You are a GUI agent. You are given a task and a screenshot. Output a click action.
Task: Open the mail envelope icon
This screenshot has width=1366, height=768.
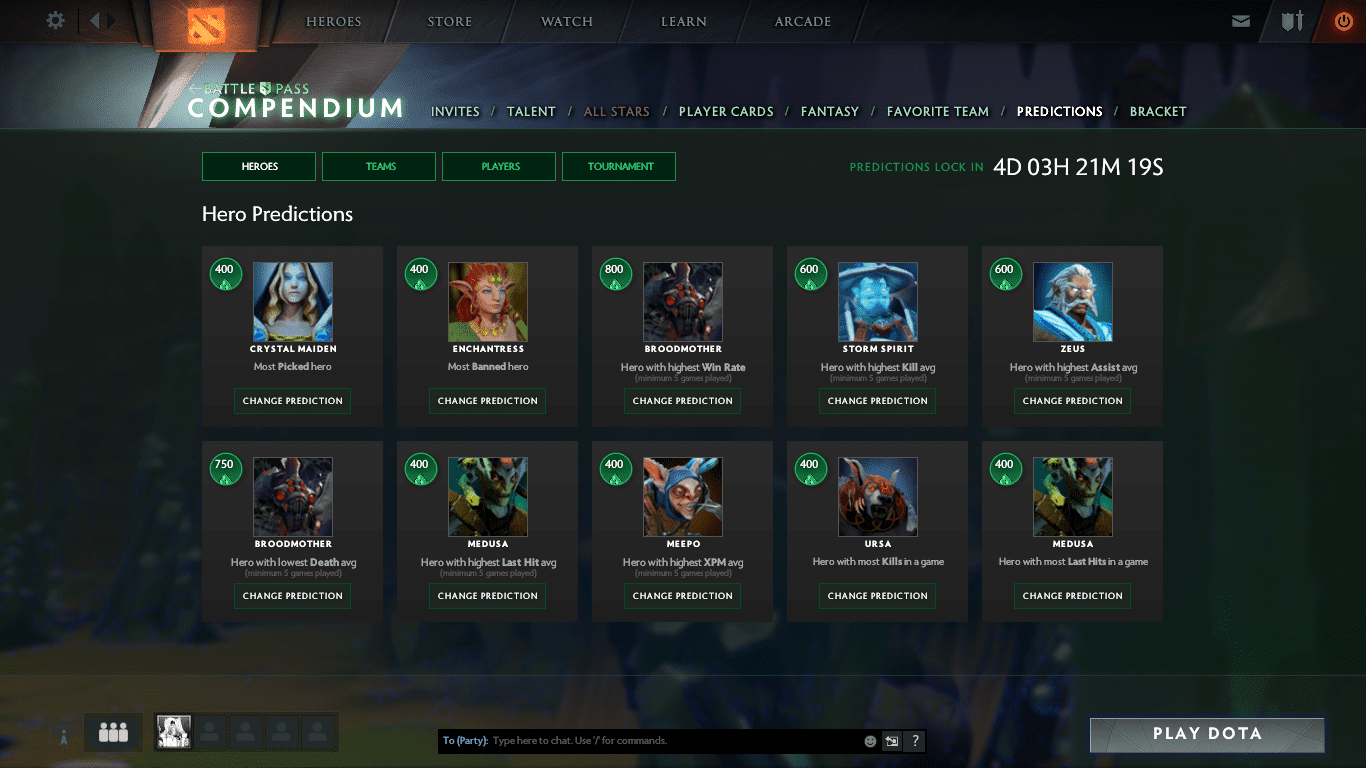click(x=1241, y=21)
